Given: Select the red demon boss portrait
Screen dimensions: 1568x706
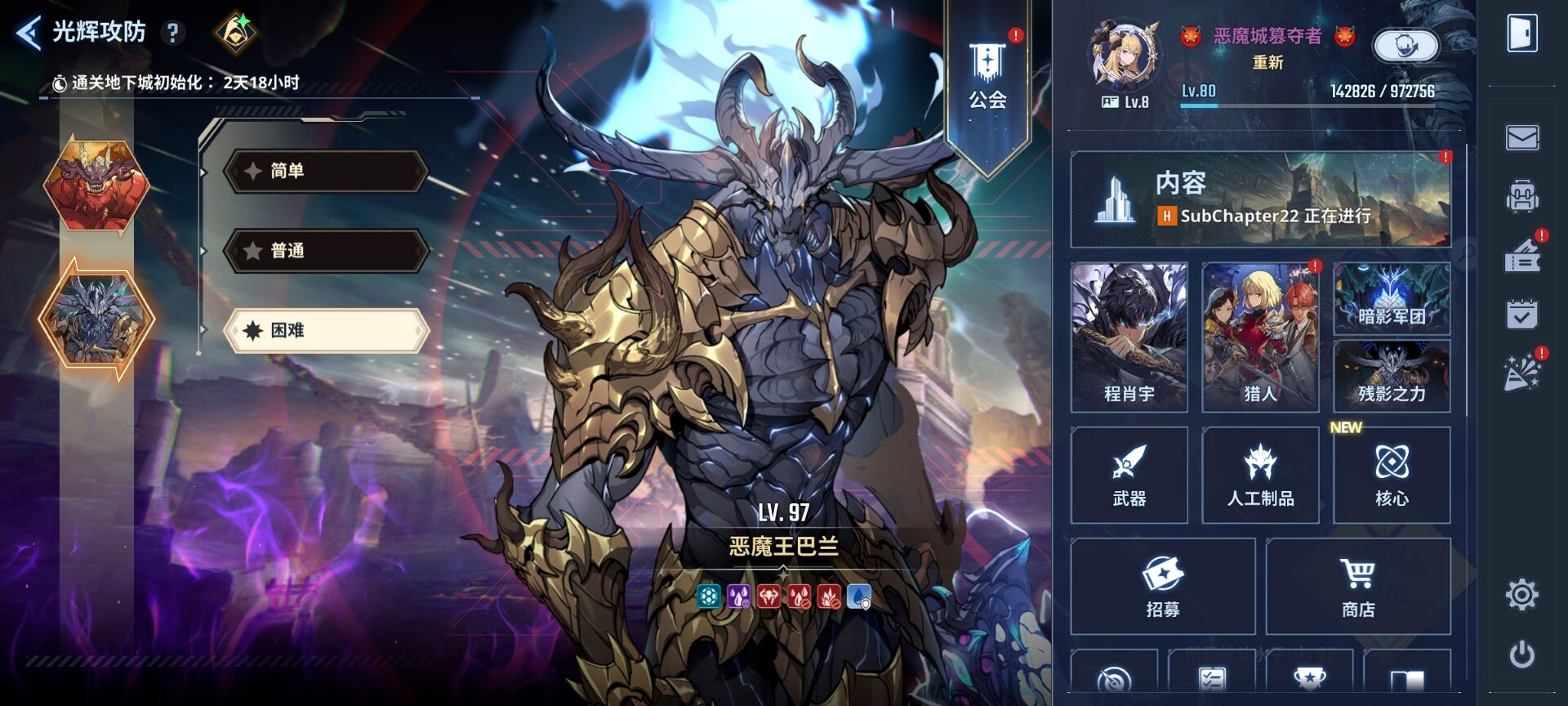Looking at the screenshot, I should click(x=96, y=185).
